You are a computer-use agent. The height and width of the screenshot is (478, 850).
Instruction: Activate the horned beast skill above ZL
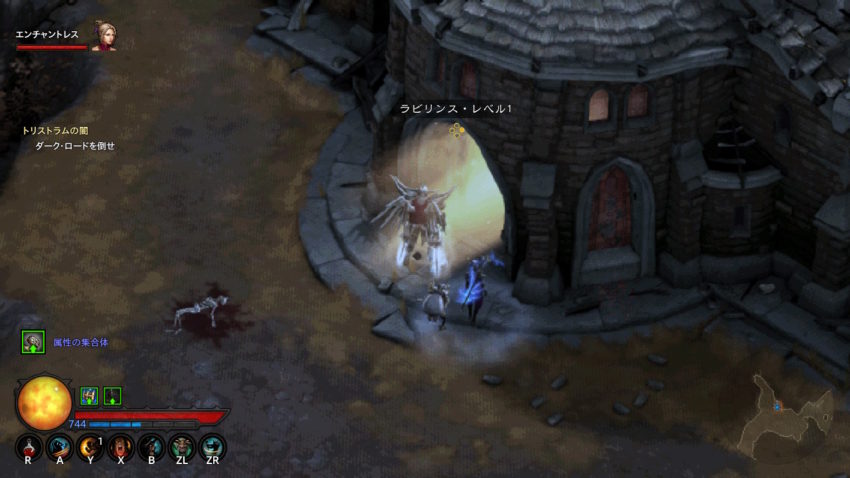182,447
